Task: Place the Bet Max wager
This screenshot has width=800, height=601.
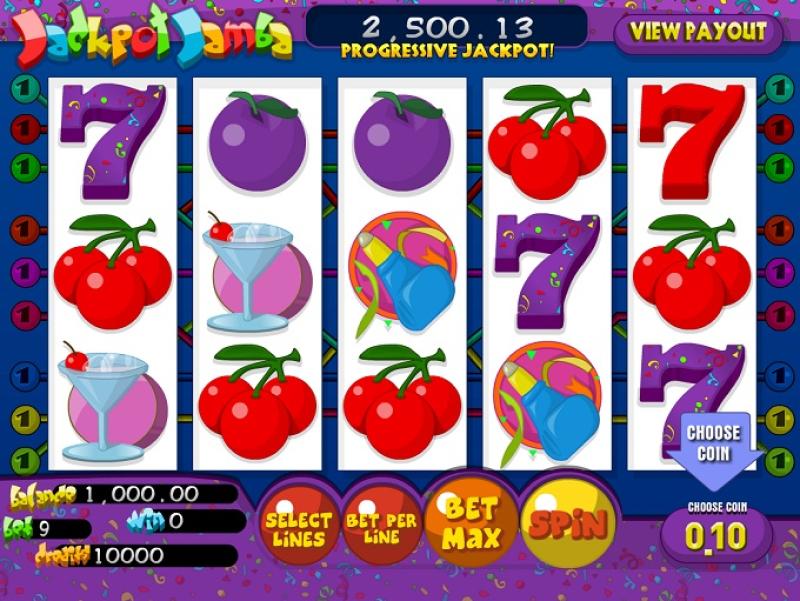Action: coord(470,521)
